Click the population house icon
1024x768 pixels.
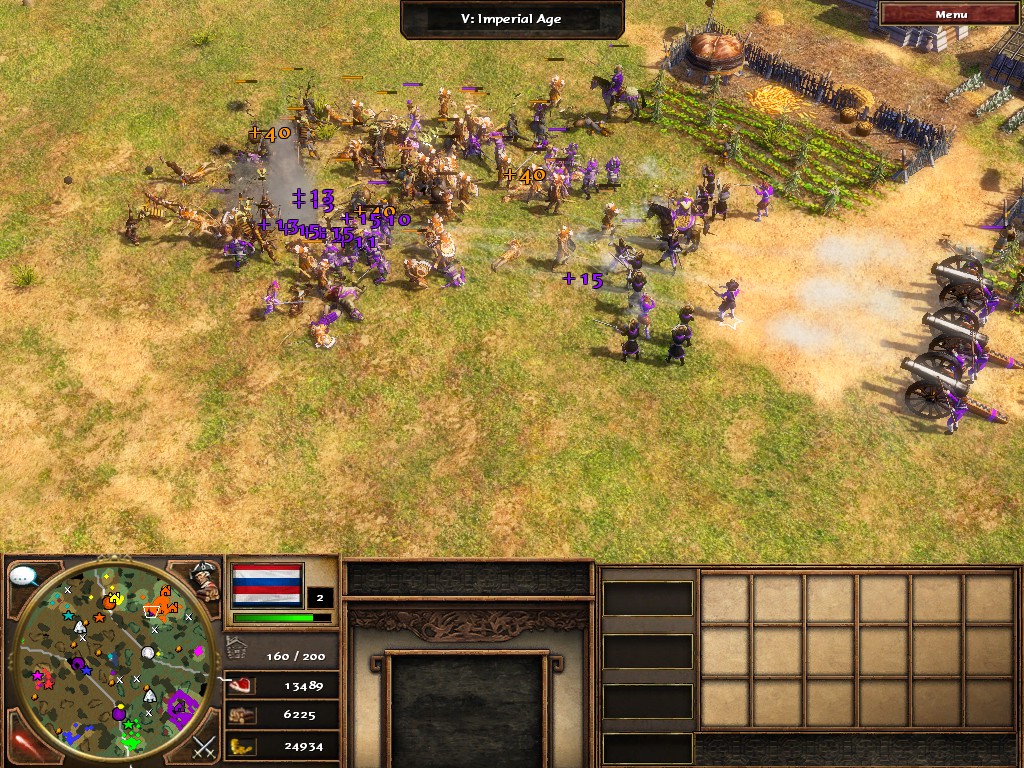236,647
